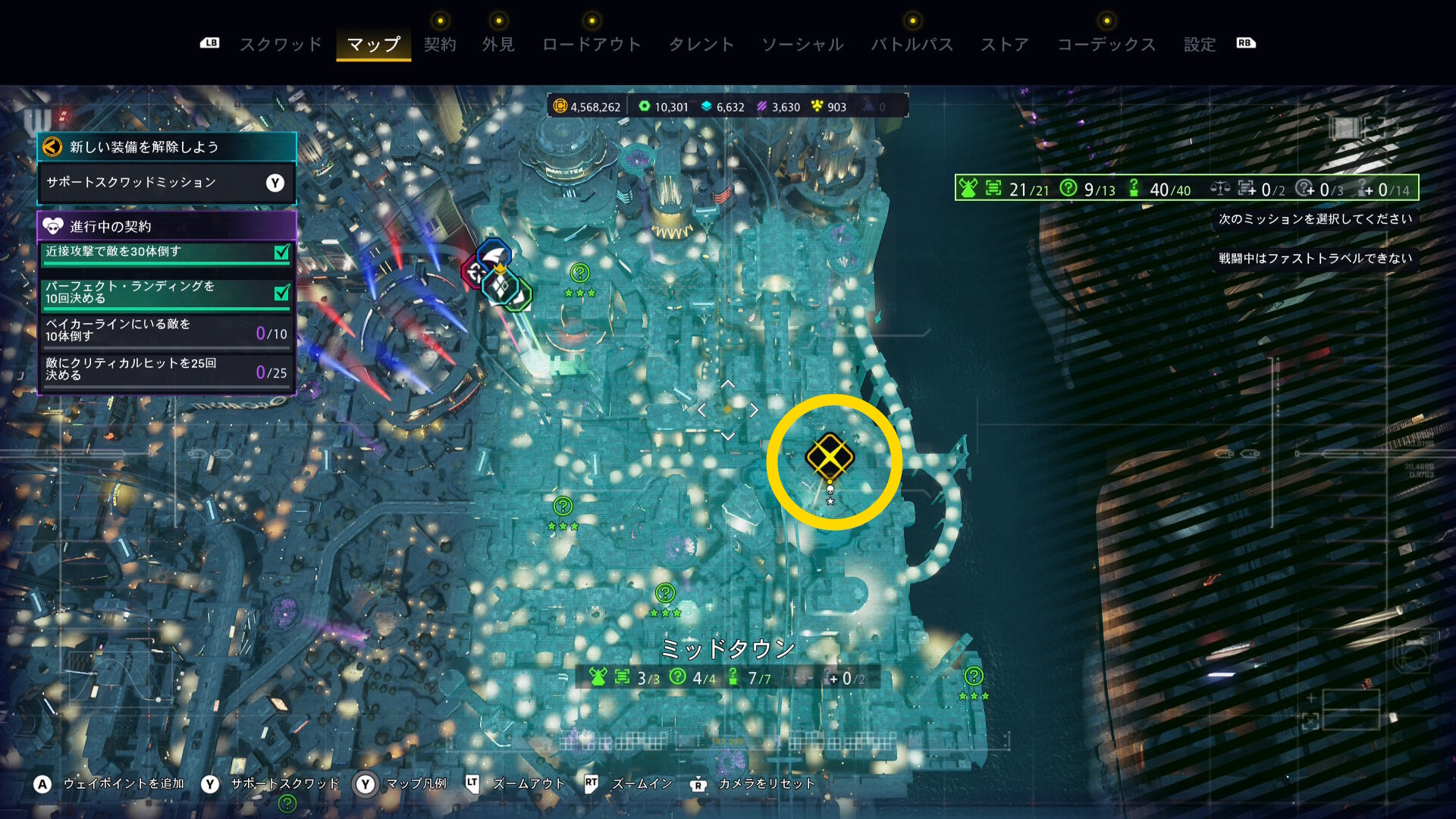Open the 進行中の契約 contracts panel

pos(166,226)
